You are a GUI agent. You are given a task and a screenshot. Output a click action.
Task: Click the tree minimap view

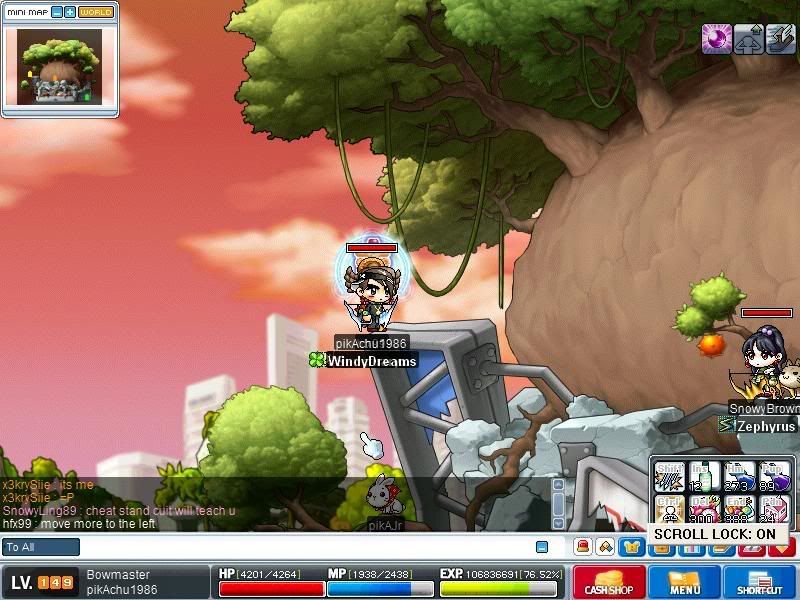[x=59, y=66]
